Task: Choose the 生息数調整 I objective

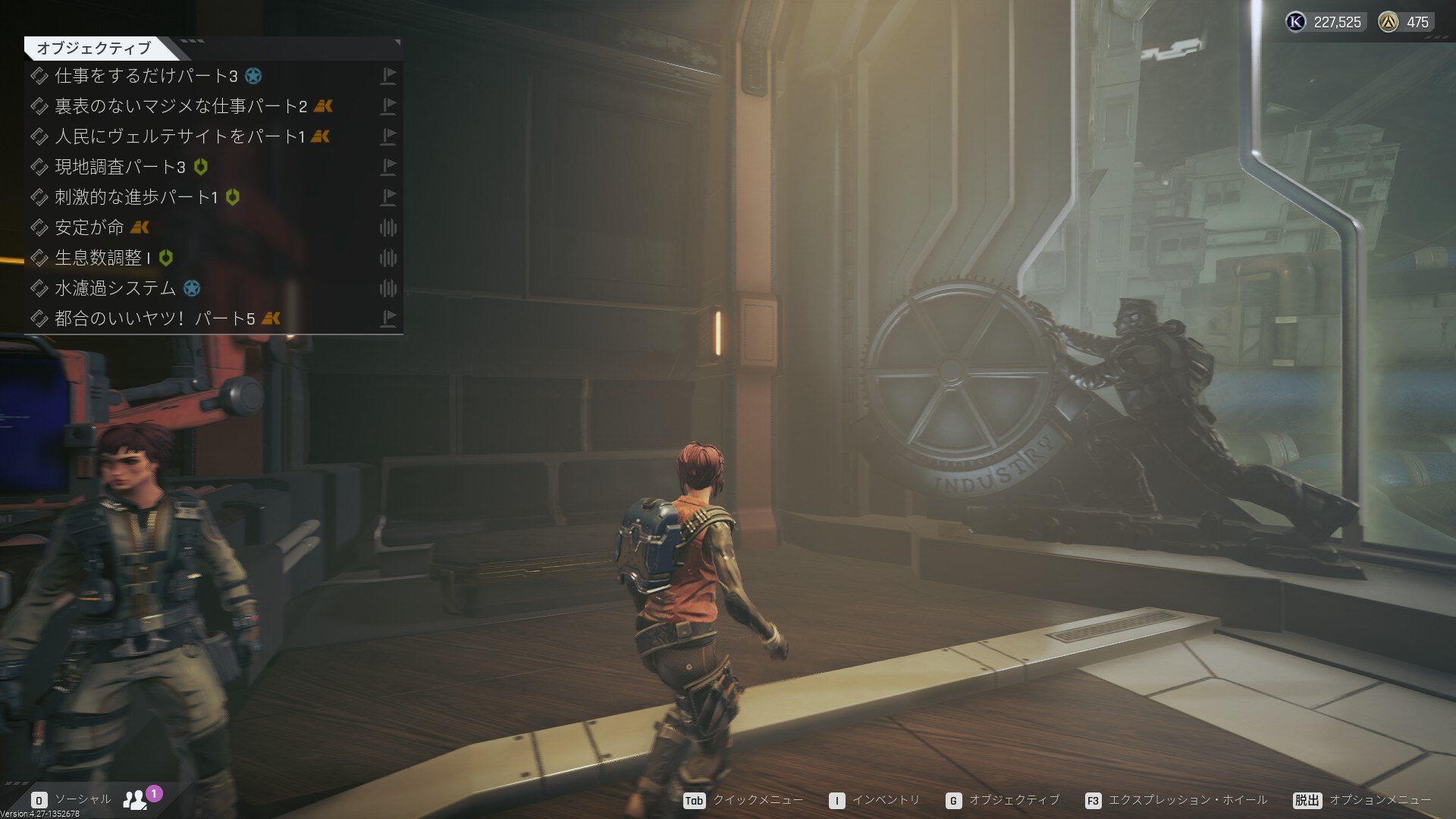Action: point(102,258)
